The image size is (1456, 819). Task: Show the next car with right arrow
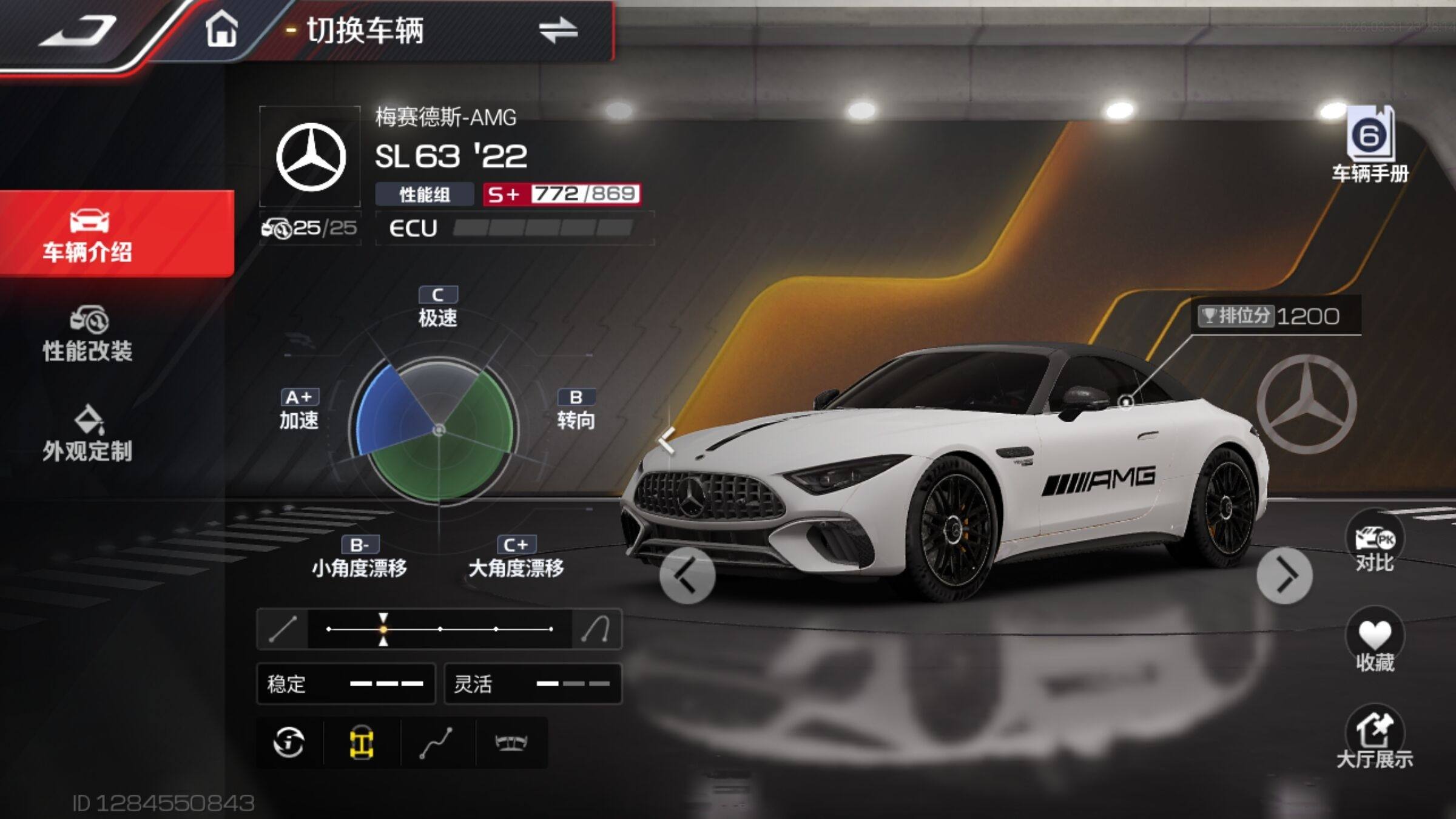pos(1284,576)
